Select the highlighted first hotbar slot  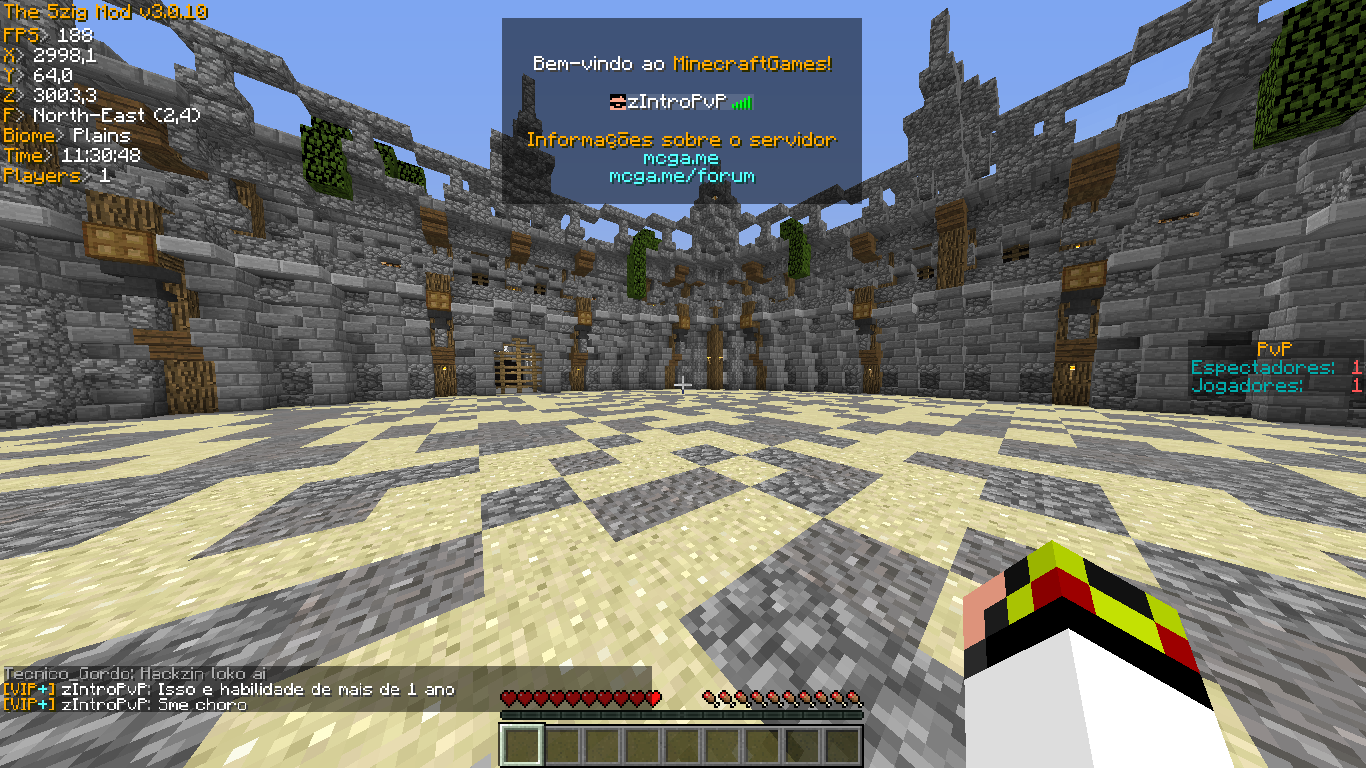(520, 746)
